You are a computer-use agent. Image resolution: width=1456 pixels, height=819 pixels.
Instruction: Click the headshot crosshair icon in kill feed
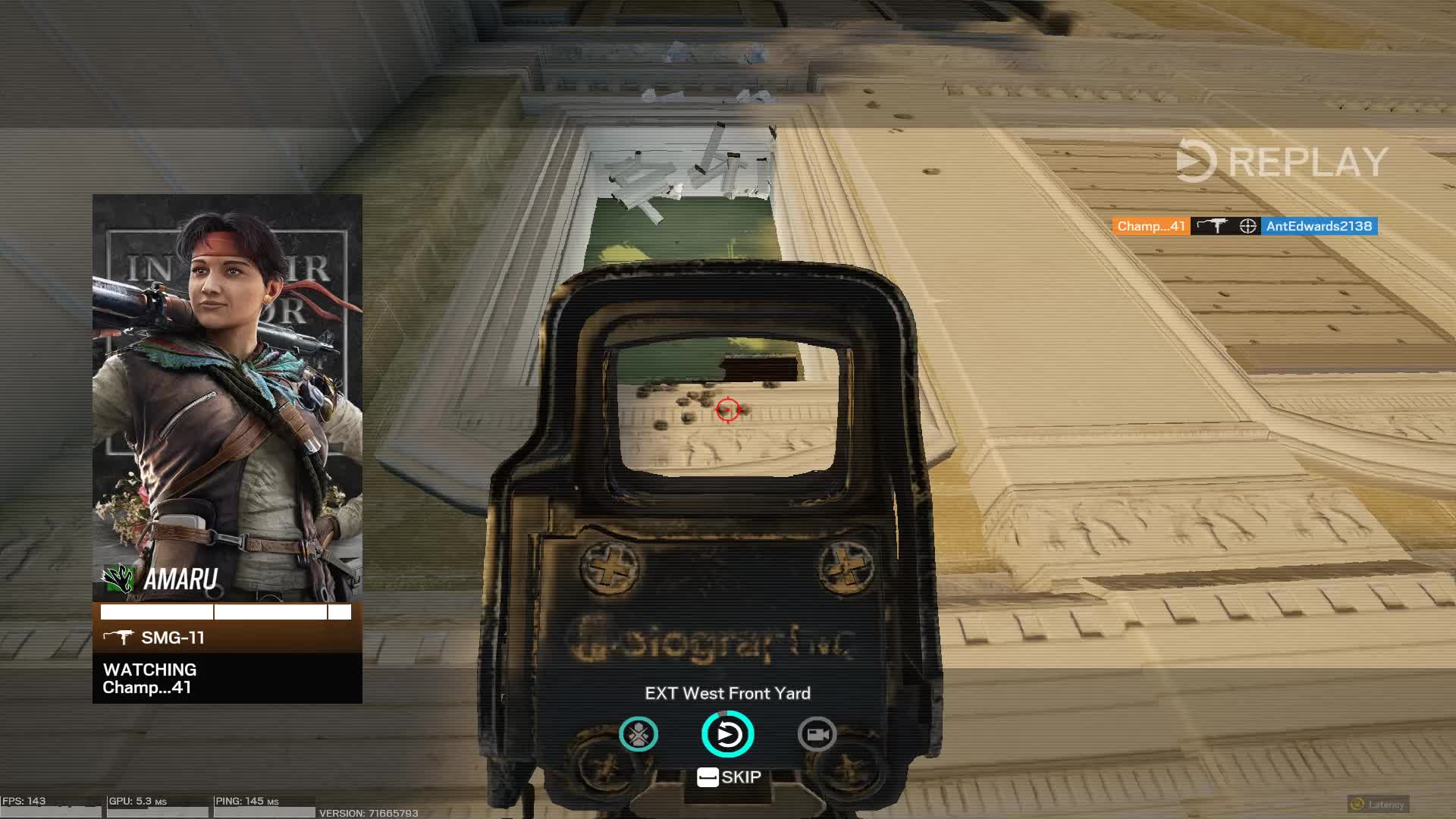tap(1250, 226)
